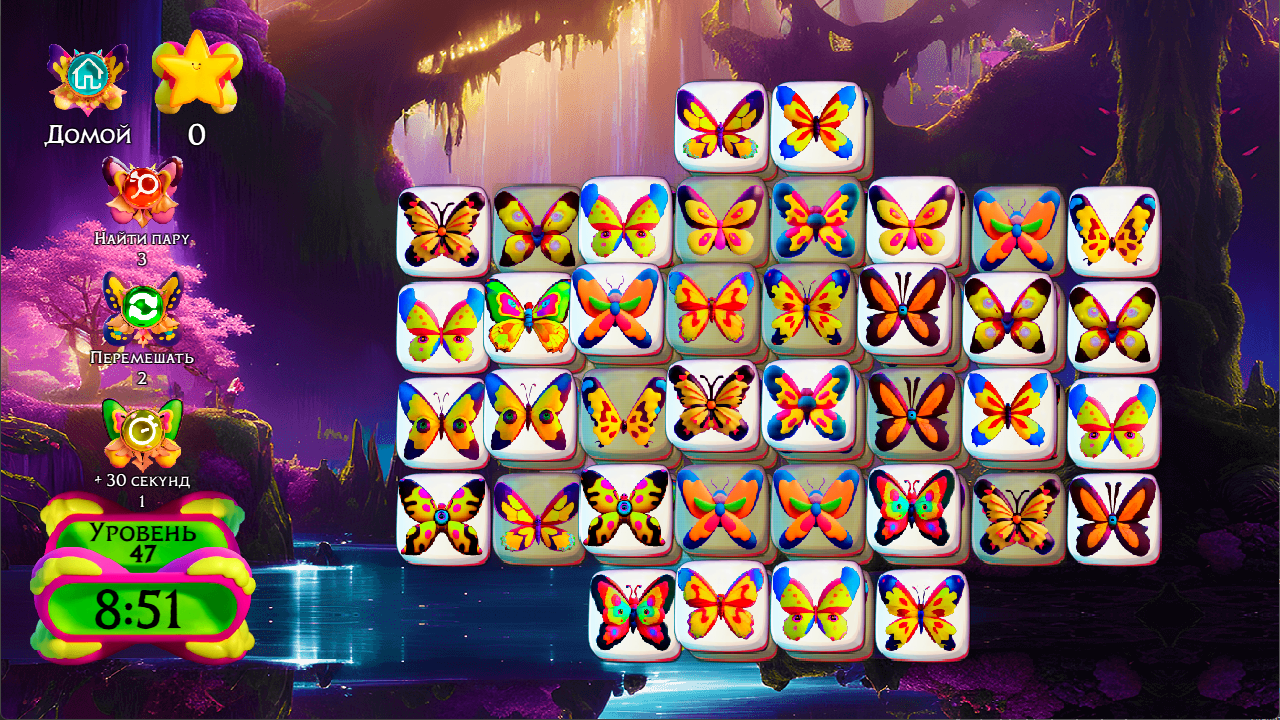Viewport: 1280px width, 720px height.
Task: Activate the Найти пару hint icon
Action: (140, 190)
